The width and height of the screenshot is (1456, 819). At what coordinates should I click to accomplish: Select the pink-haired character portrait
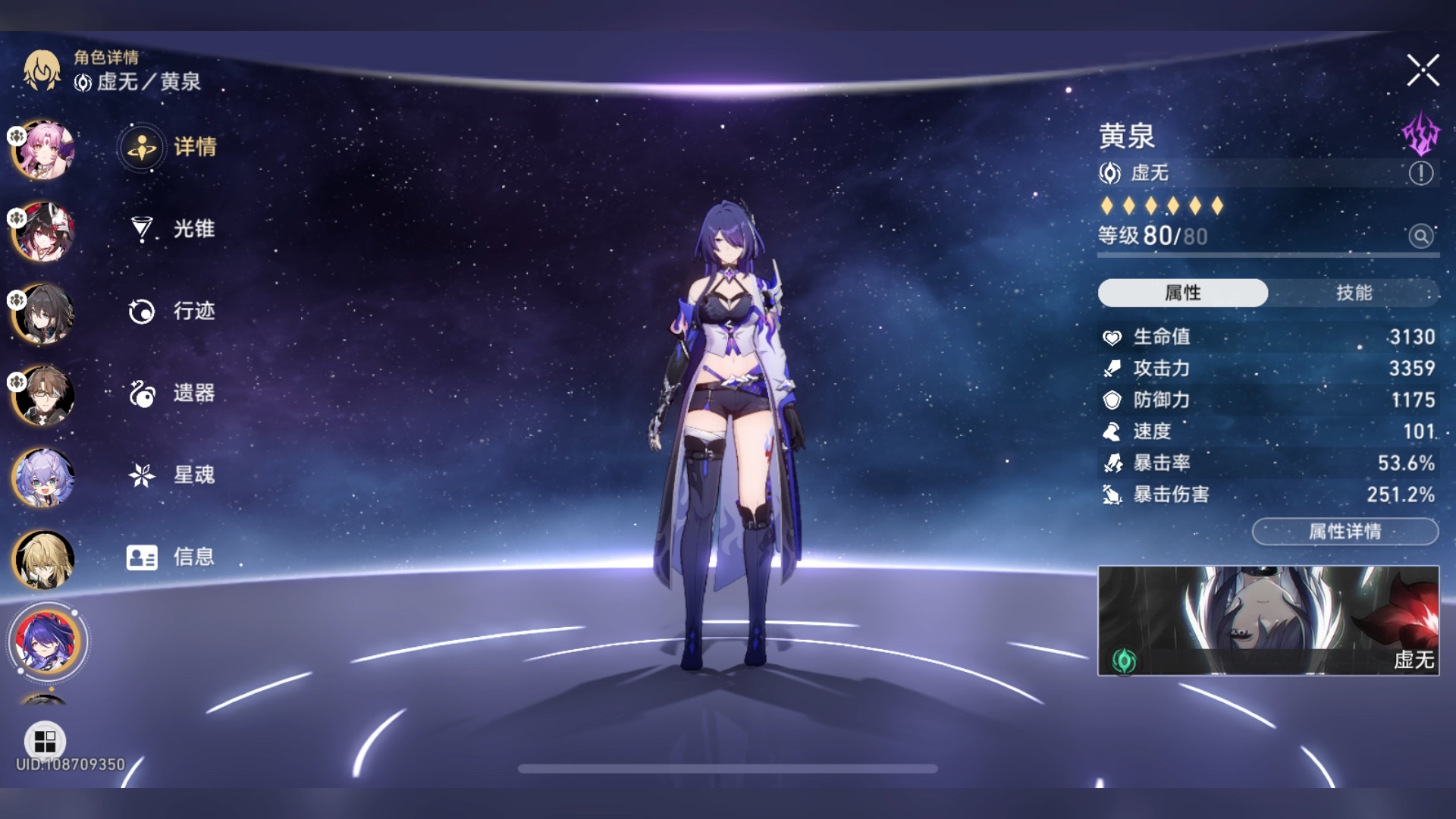[x=44, y=149]
